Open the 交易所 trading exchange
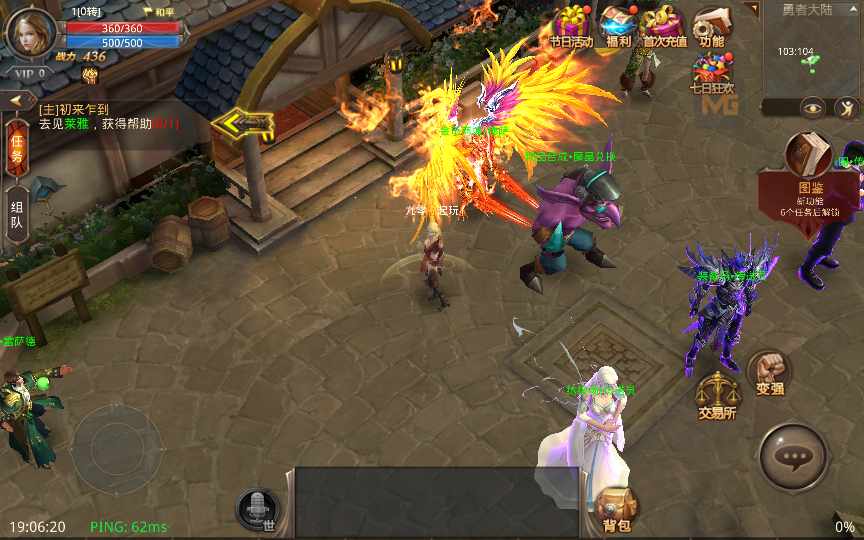The height and width of the screenshot is (540, 864). (717, 395)
